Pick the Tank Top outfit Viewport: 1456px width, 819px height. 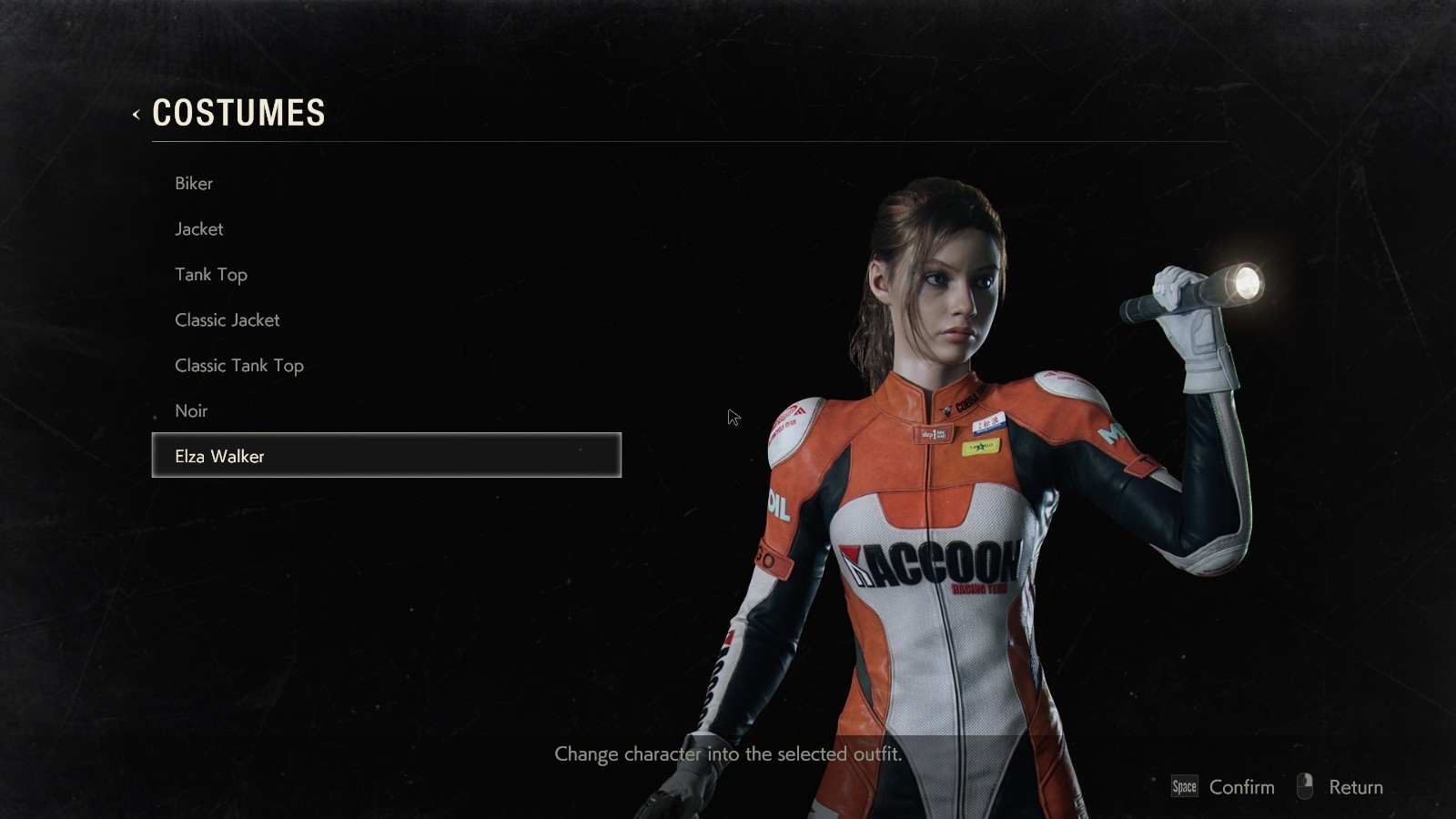[x=211, y=274]
